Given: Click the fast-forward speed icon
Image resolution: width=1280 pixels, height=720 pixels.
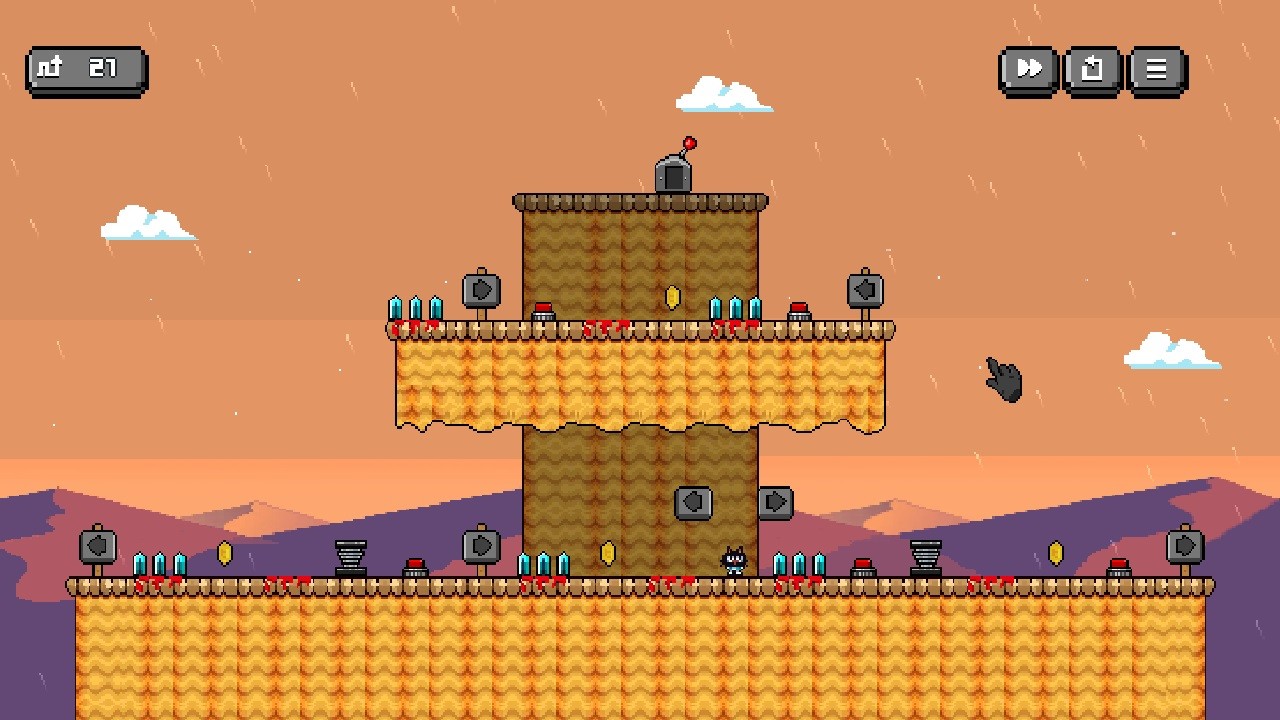Looking at the screenshot, I should coord(1027,69).
